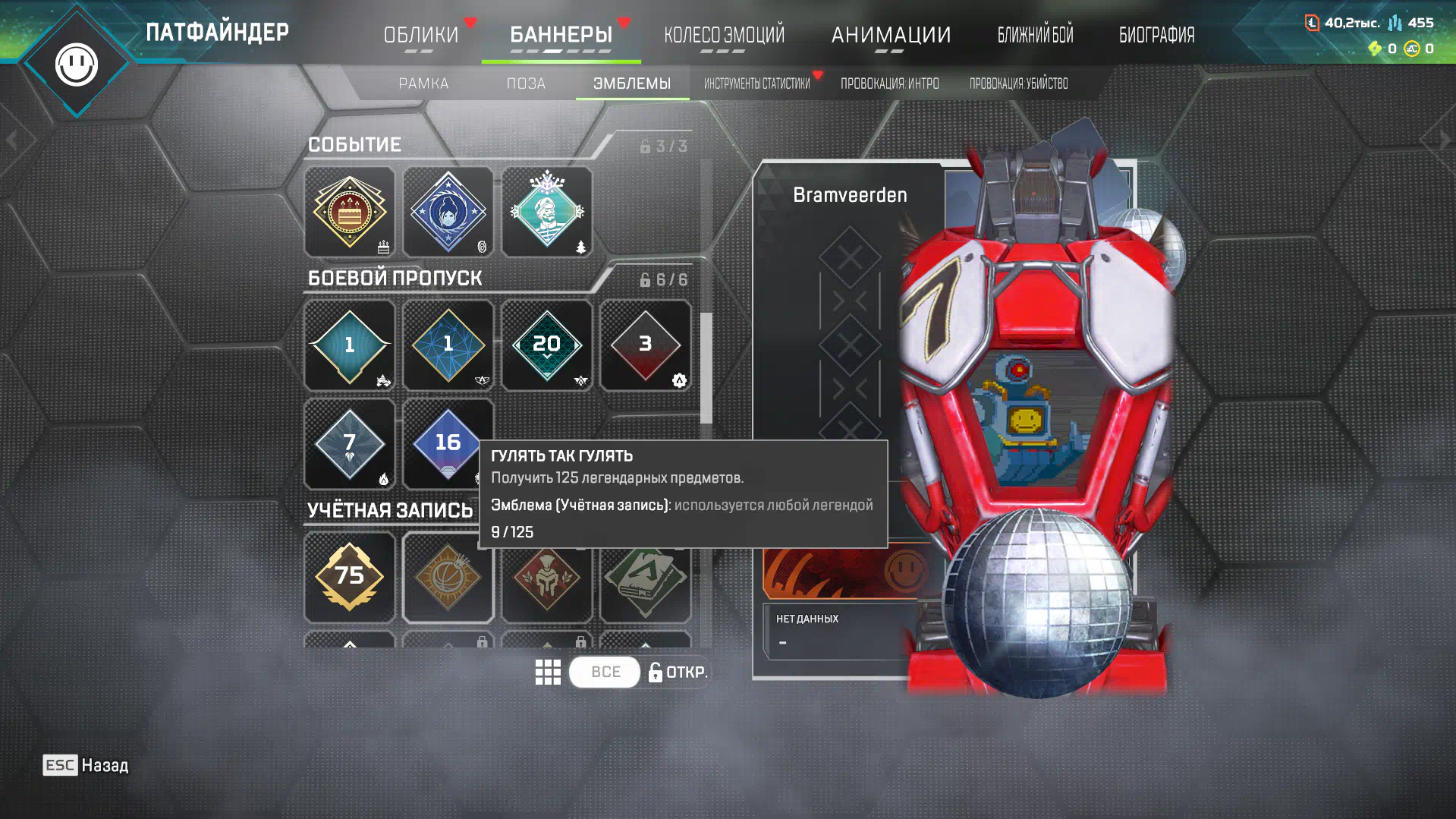The height and width of the screenshot is (819, 1456).
Task: Choose the birthday cake event emblem
Action: point(350,213)
